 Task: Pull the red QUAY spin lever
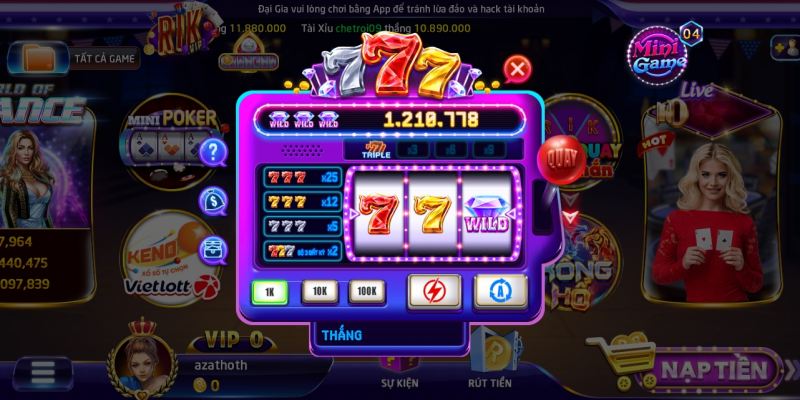pos(558,157)
